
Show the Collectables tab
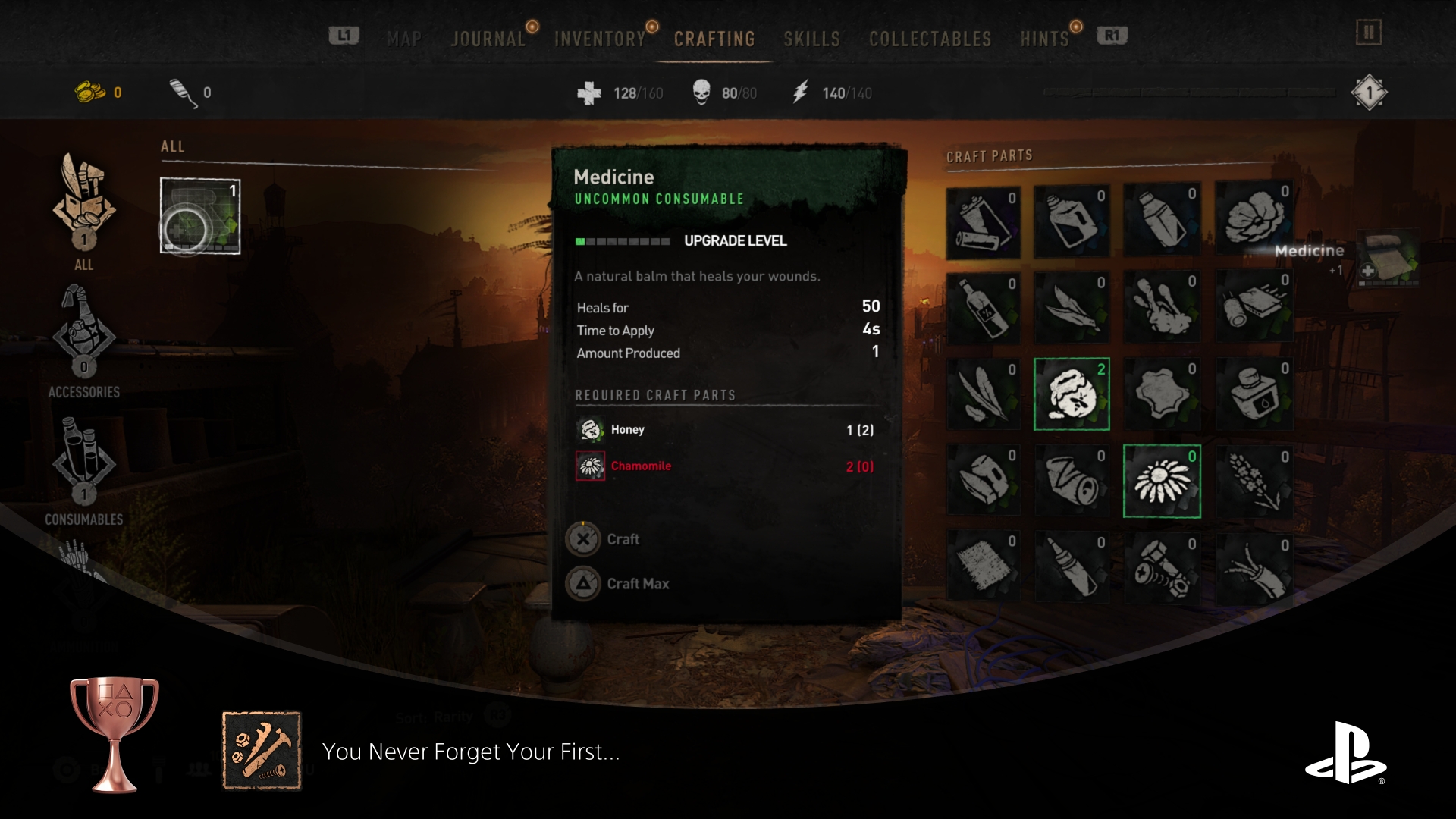pyautogui.click(x=930, y=39)
